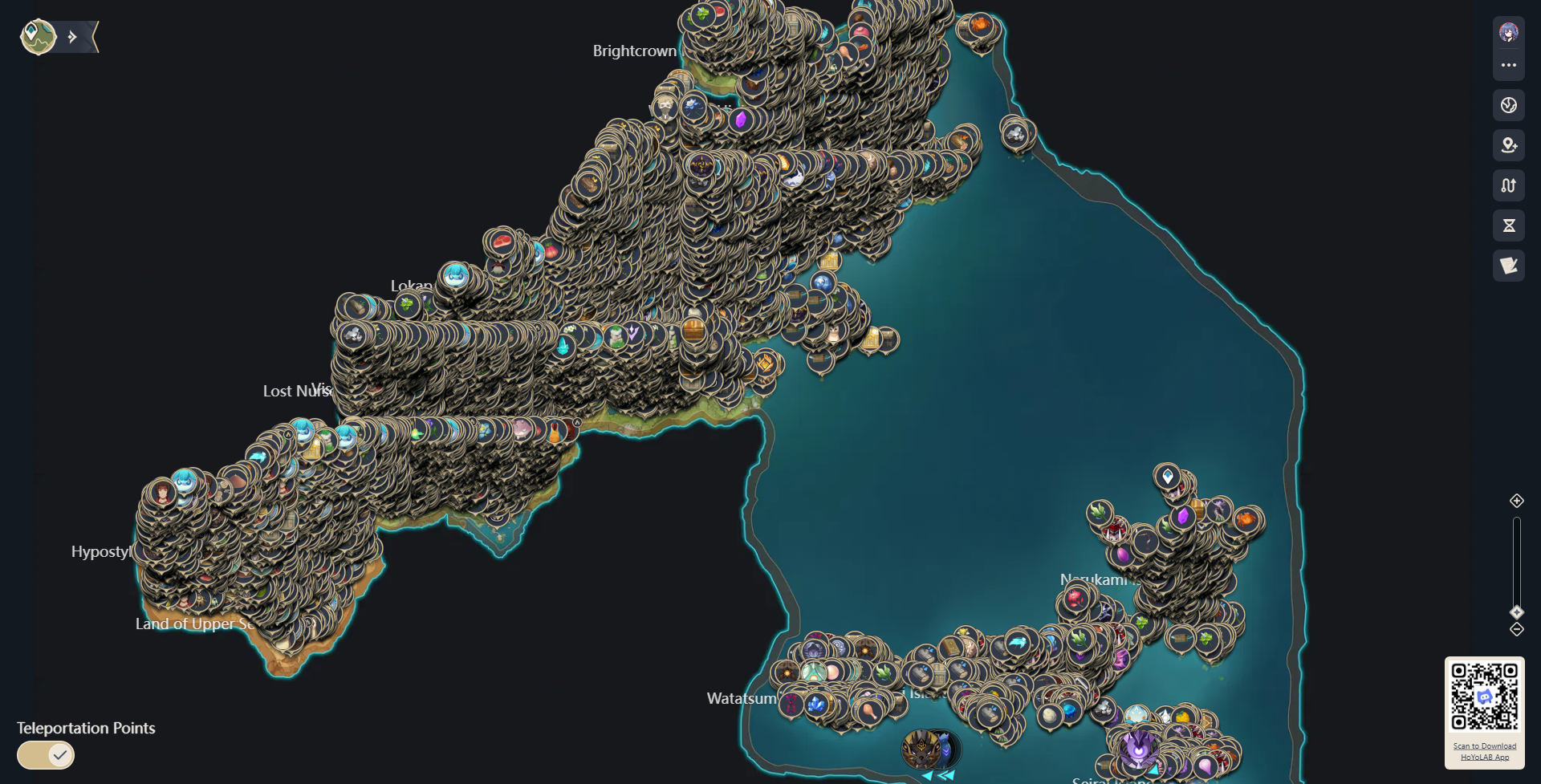
Task: Click the zoom-out control below the slider
Action: point(1517,629)
